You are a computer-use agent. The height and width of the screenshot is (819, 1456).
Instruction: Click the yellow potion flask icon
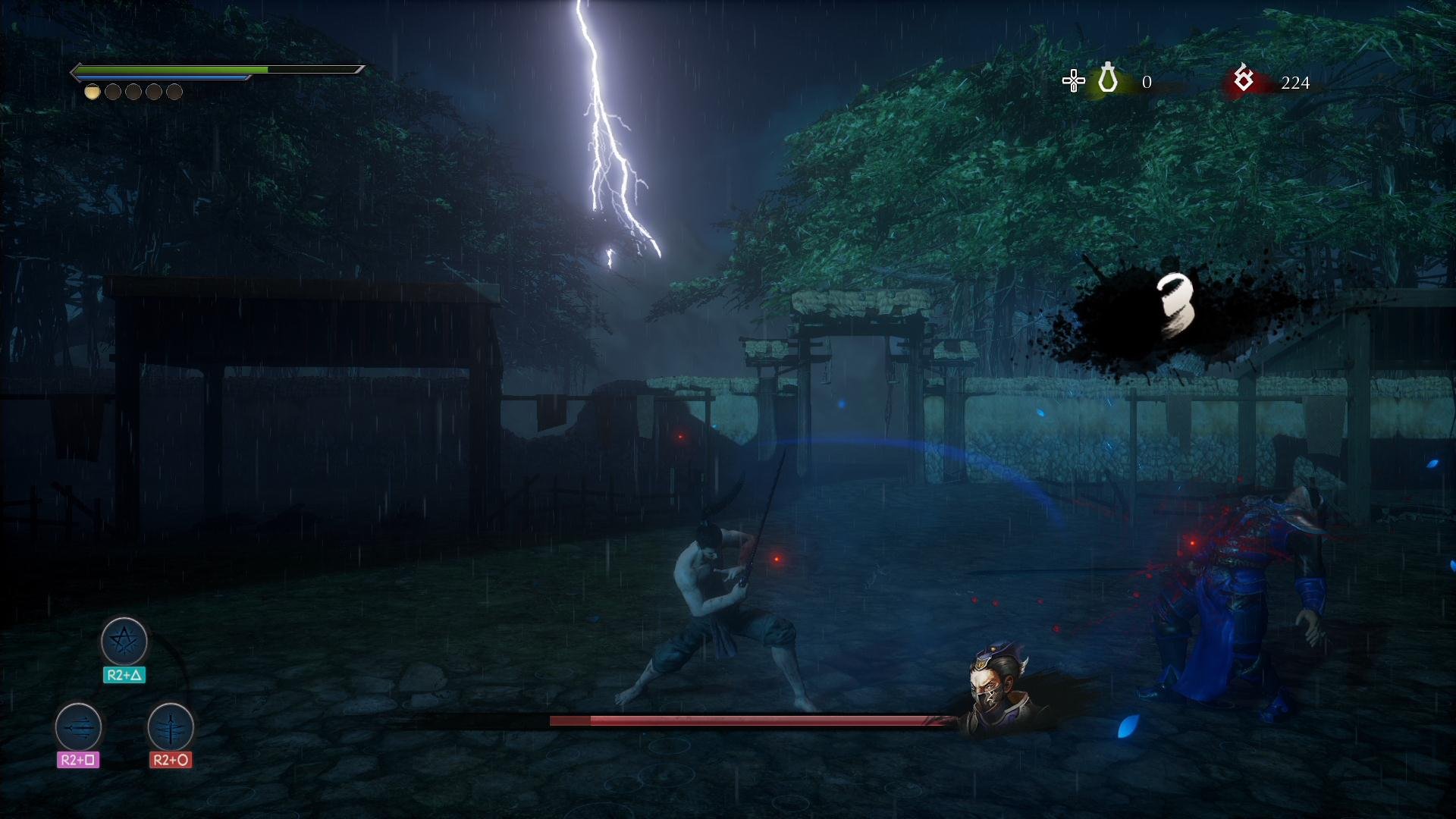[1106, 79]
